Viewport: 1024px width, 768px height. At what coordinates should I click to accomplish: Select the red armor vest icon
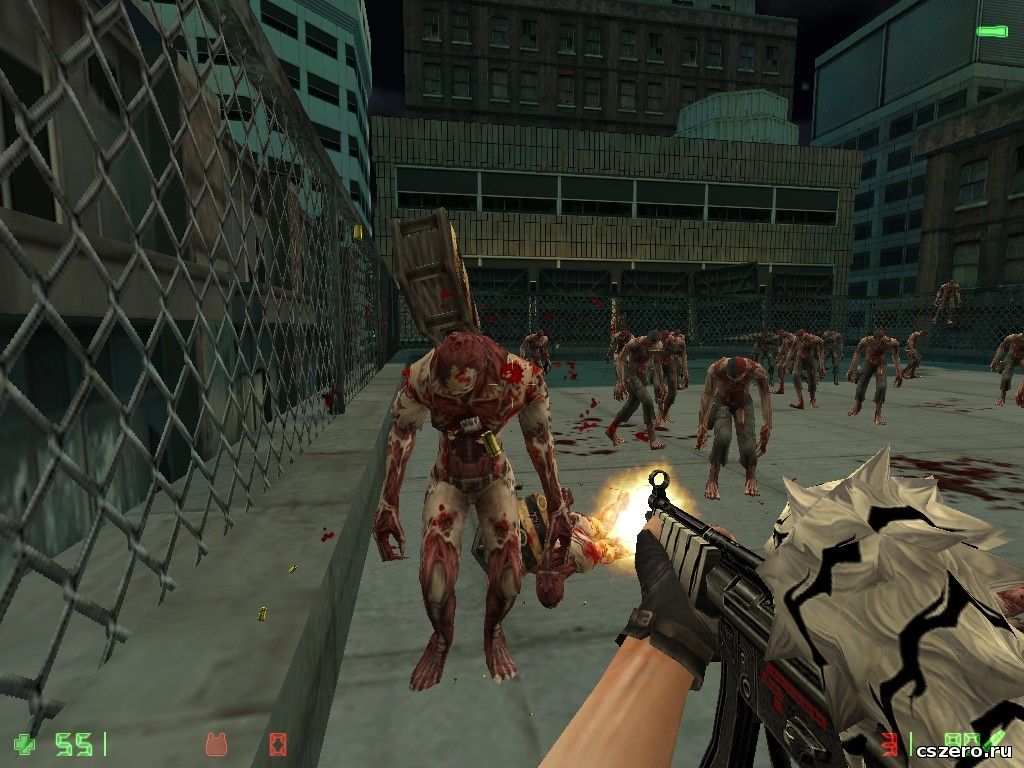click(x=214, y=744)
